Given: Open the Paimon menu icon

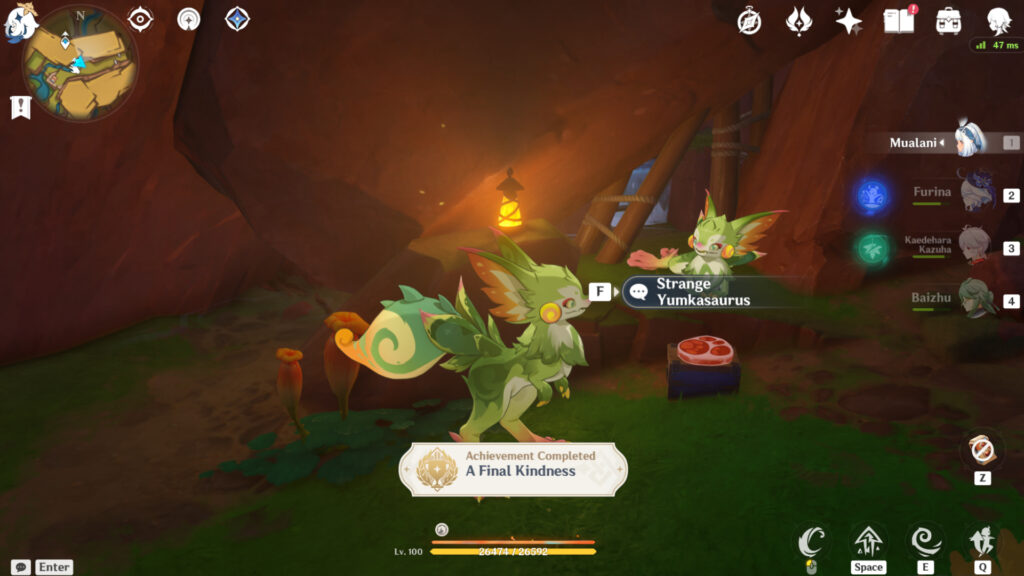Looking at the screenshot, I should [20, 22].
